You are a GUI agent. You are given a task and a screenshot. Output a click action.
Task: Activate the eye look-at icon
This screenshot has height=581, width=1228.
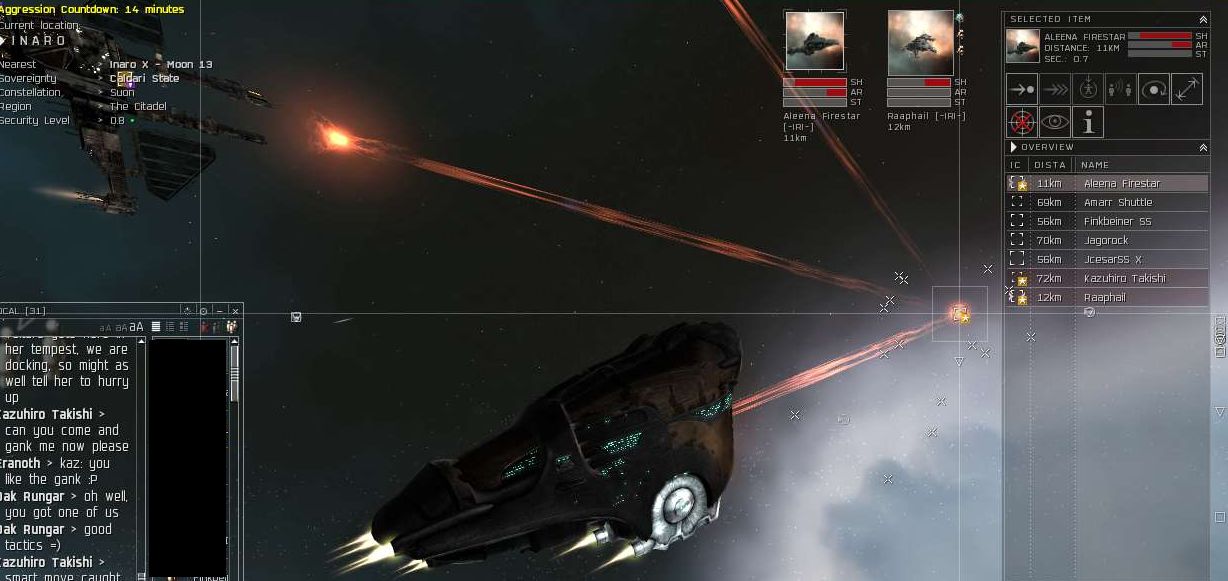pyautogui.click(x=1055, y=122)
